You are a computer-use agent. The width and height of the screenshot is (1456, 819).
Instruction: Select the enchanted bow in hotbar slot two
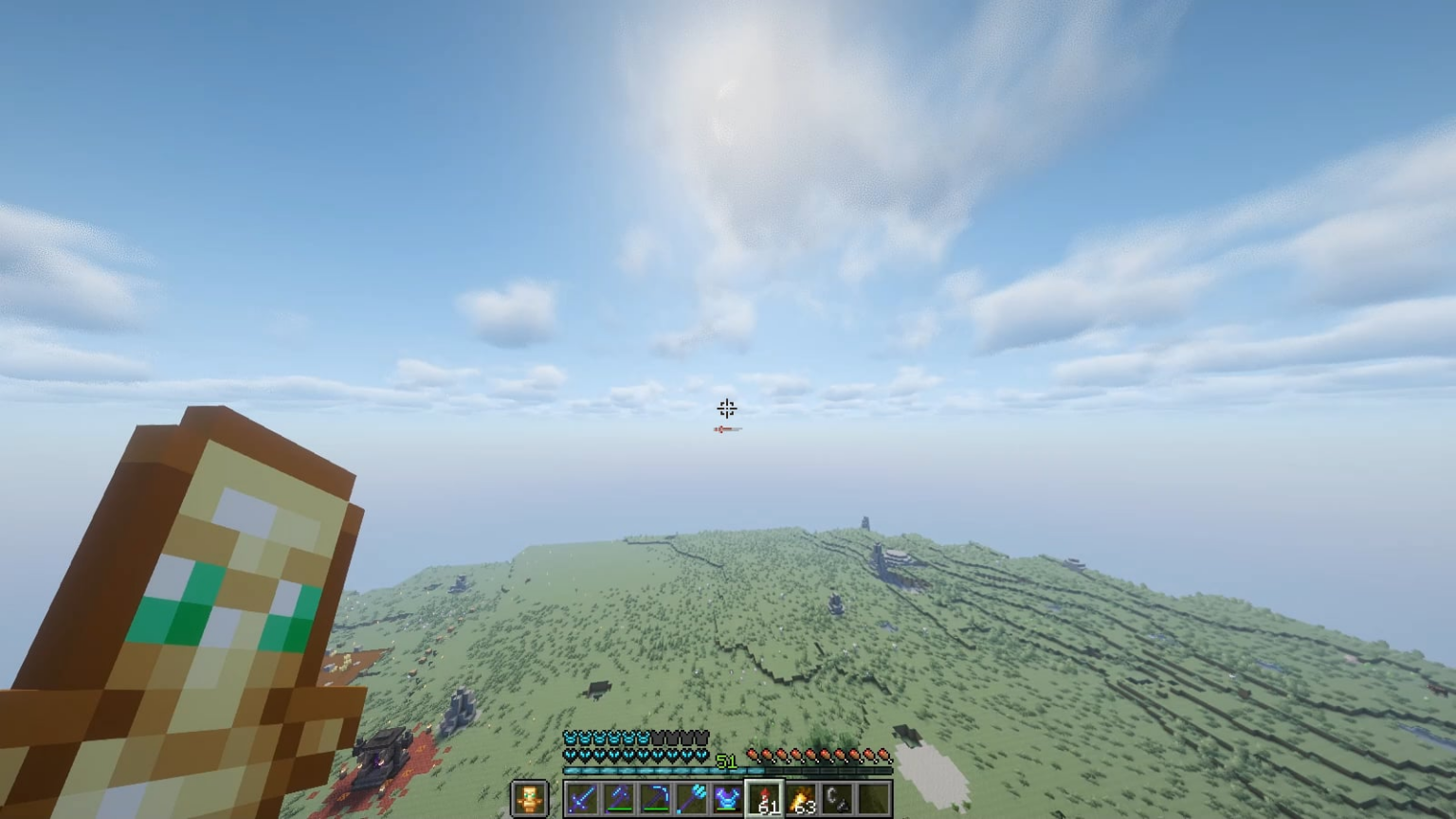pos(618,797)
